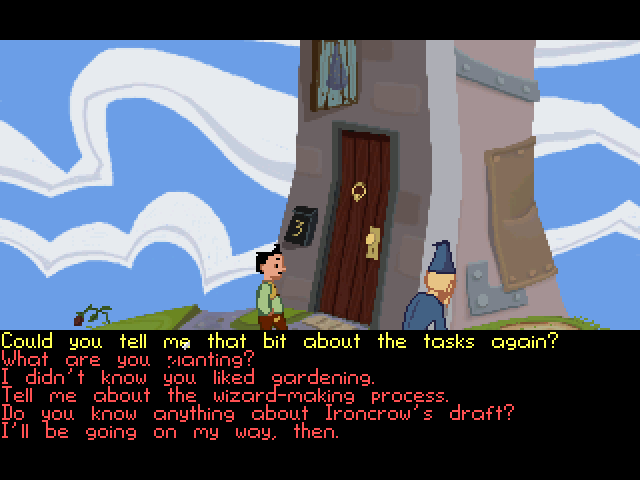
Task: Ask about the wizard-making process
Action: tap(225, 396)
